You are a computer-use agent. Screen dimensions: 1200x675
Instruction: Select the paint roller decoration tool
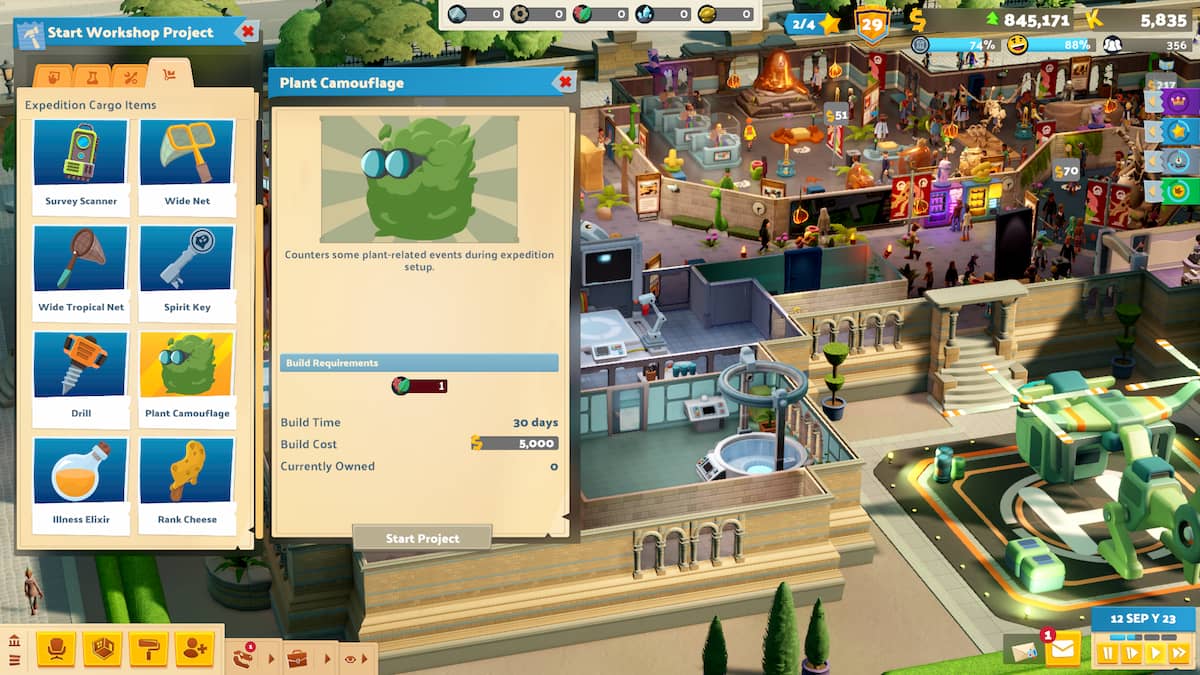[148, 649]
